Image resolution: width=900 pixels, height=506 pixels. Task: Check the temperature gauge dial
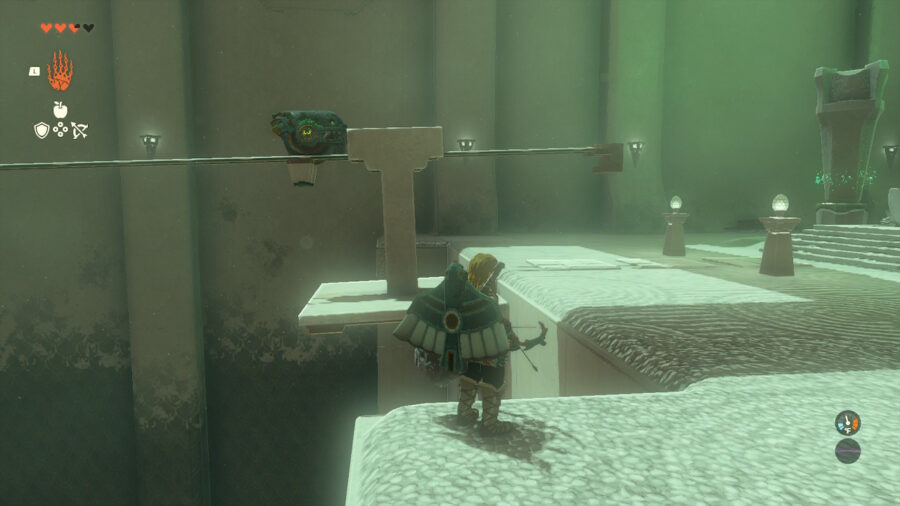847,423
